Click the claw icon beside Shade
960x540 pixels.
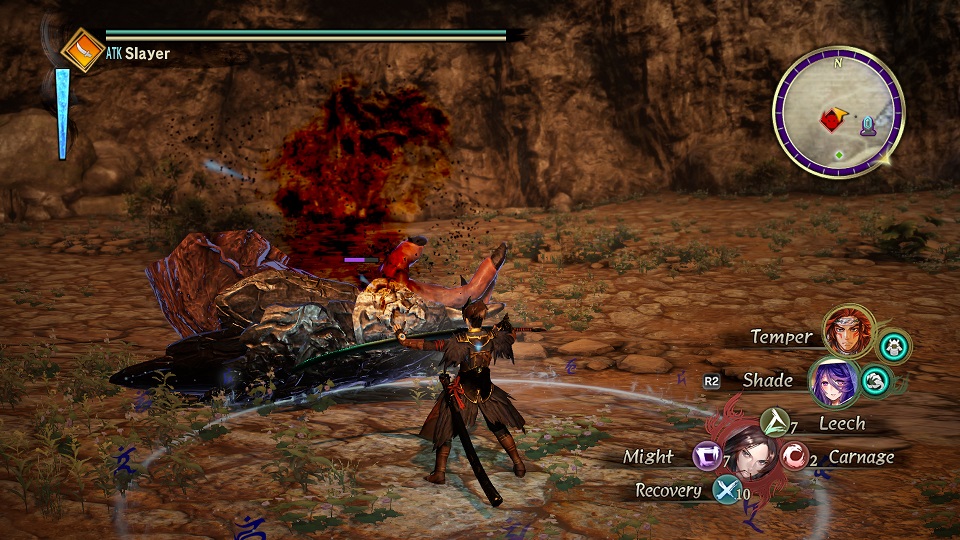coord(876,380)
